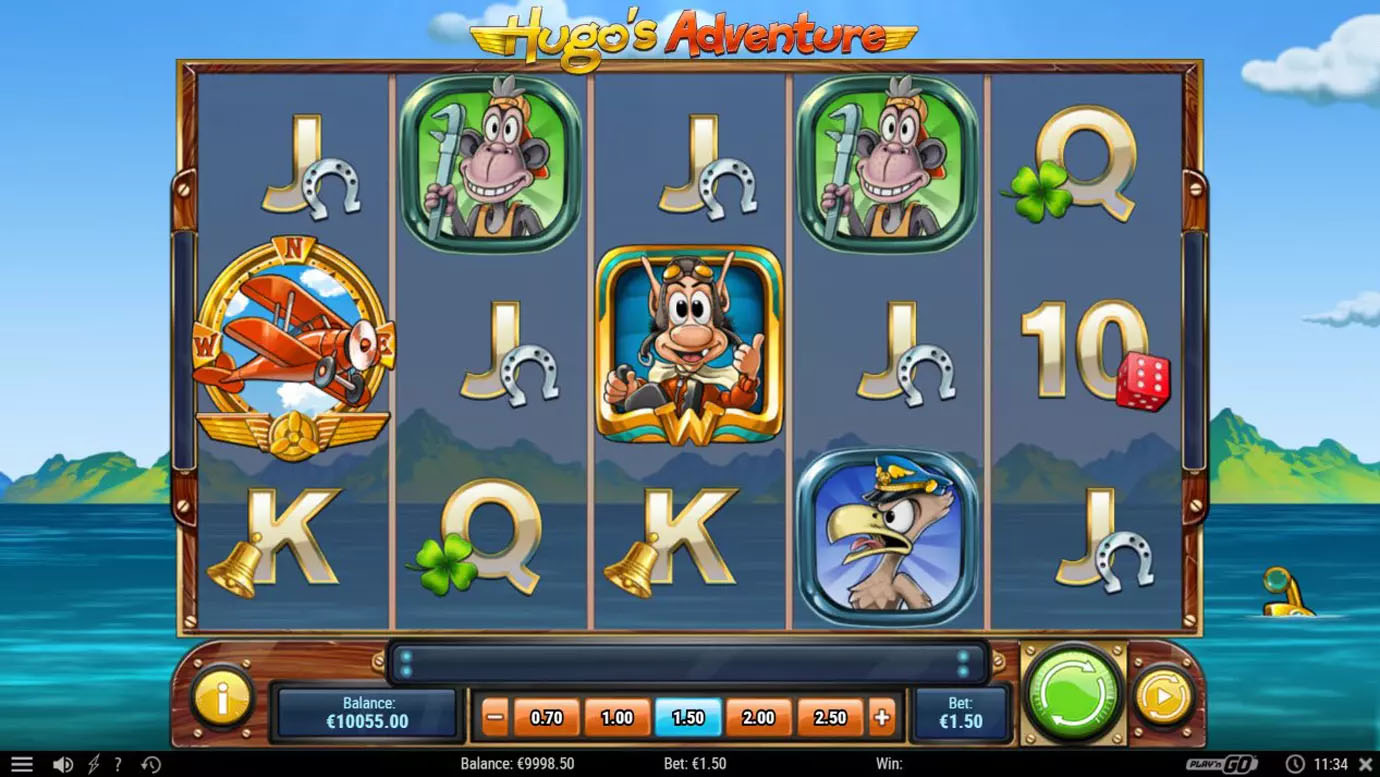Toggle fast play lightning bolt icon
This screenshot has height=777, width=1380.
pos(93,765)
